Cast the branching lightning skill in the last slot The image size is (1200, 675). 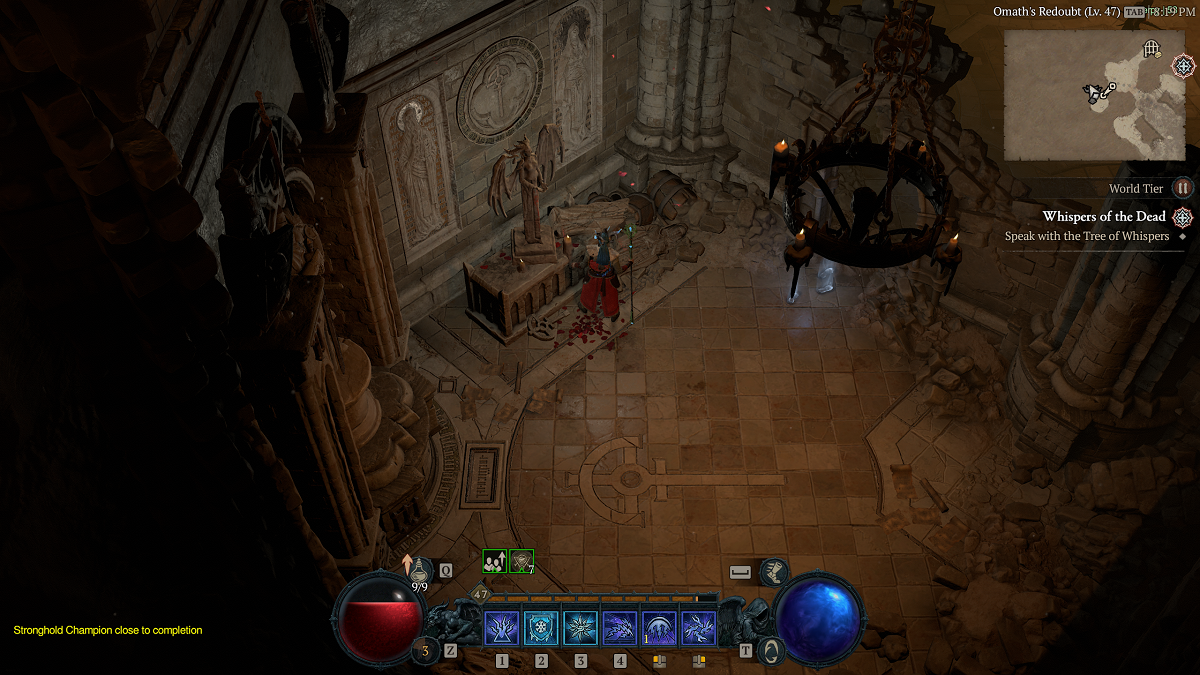click(x=698, y=628)
